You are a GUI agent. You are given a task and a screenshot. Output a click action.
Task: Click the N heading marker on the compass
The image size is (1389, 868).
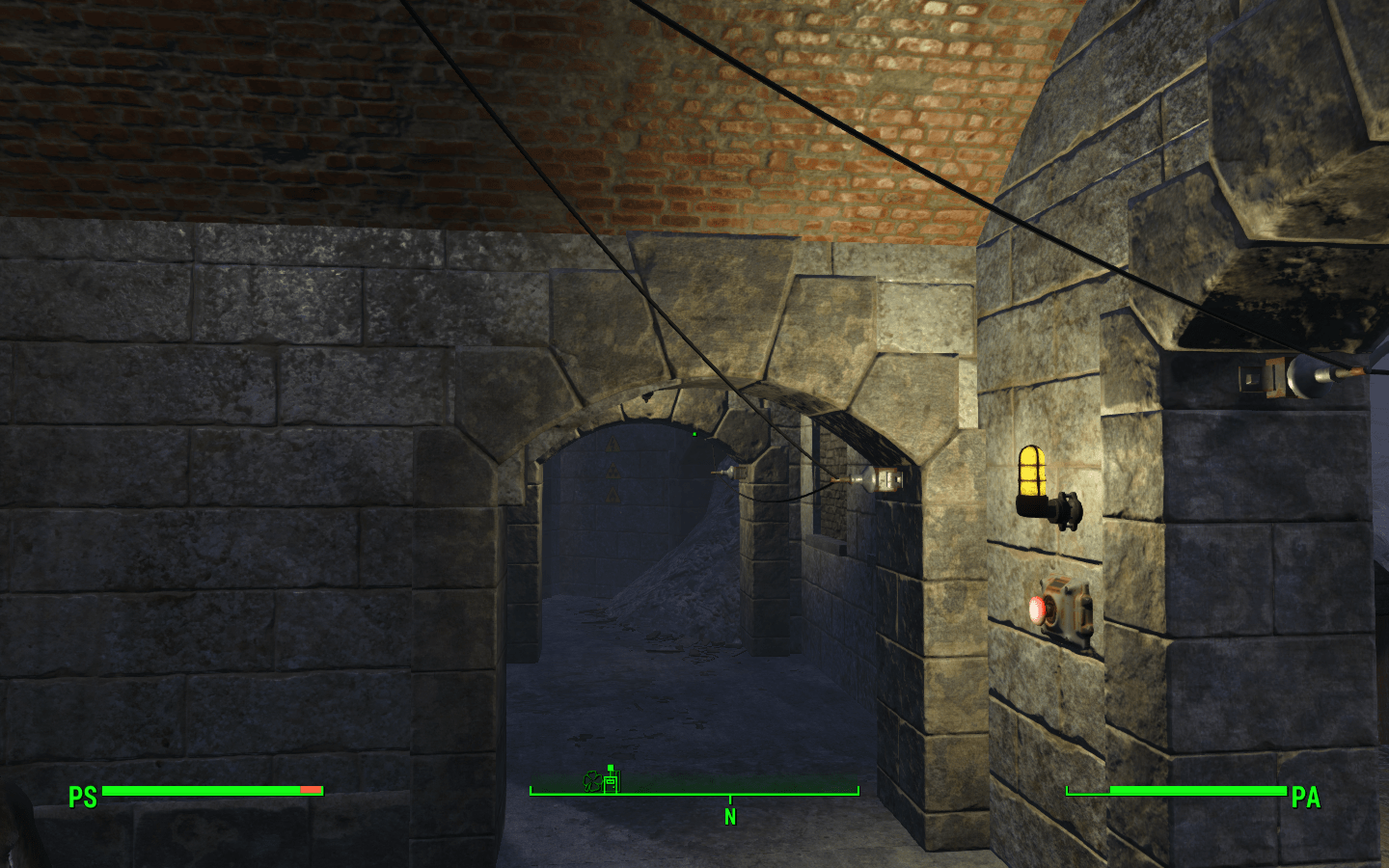tap(728, 816)
